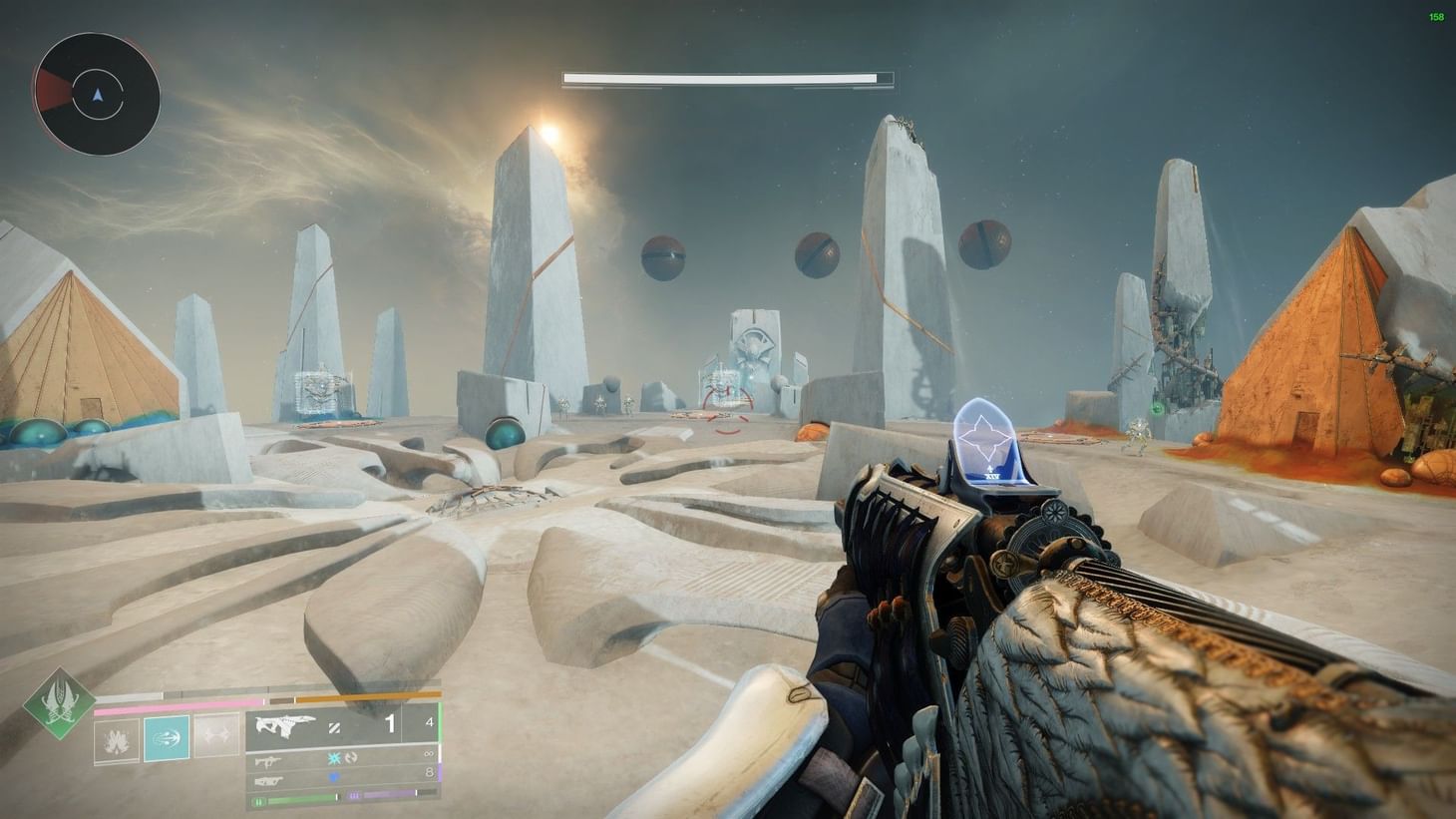The height and width of the screenshot is (819, 1456).
Task: Select the flame-shaped buff icon
Action: [x=117, y=742]
